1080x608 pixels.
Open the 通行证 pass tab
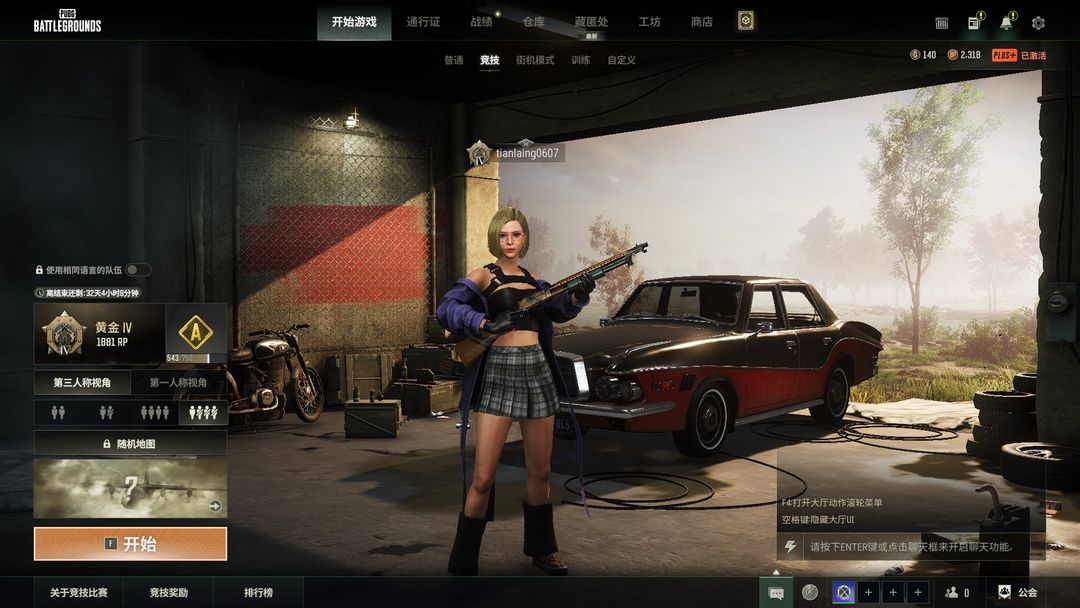423,22
